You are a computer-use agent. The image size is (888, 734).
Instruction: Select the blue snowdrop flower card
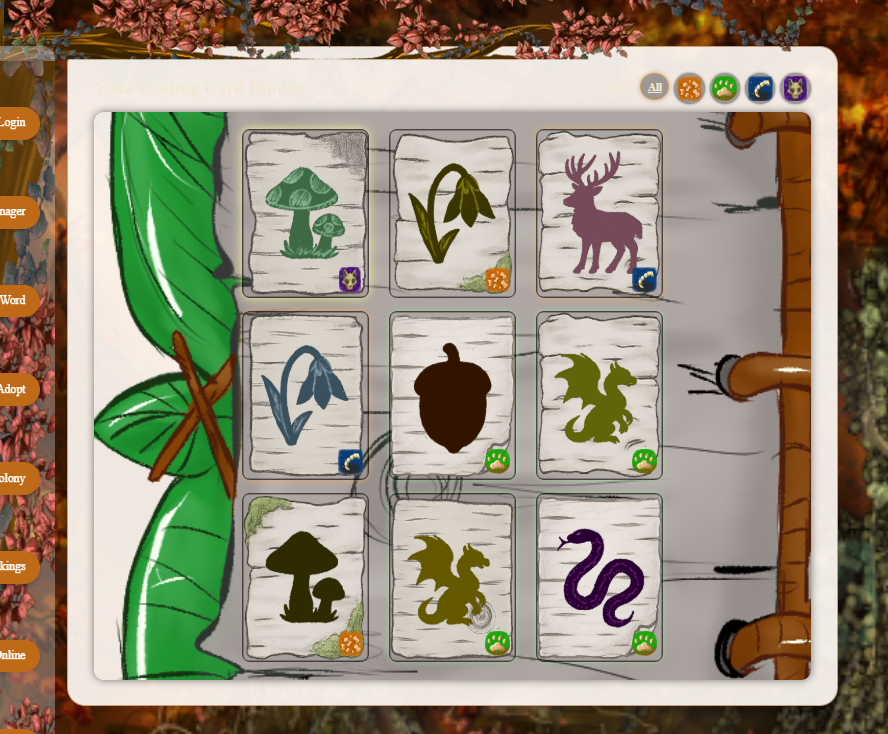point(305,395)
